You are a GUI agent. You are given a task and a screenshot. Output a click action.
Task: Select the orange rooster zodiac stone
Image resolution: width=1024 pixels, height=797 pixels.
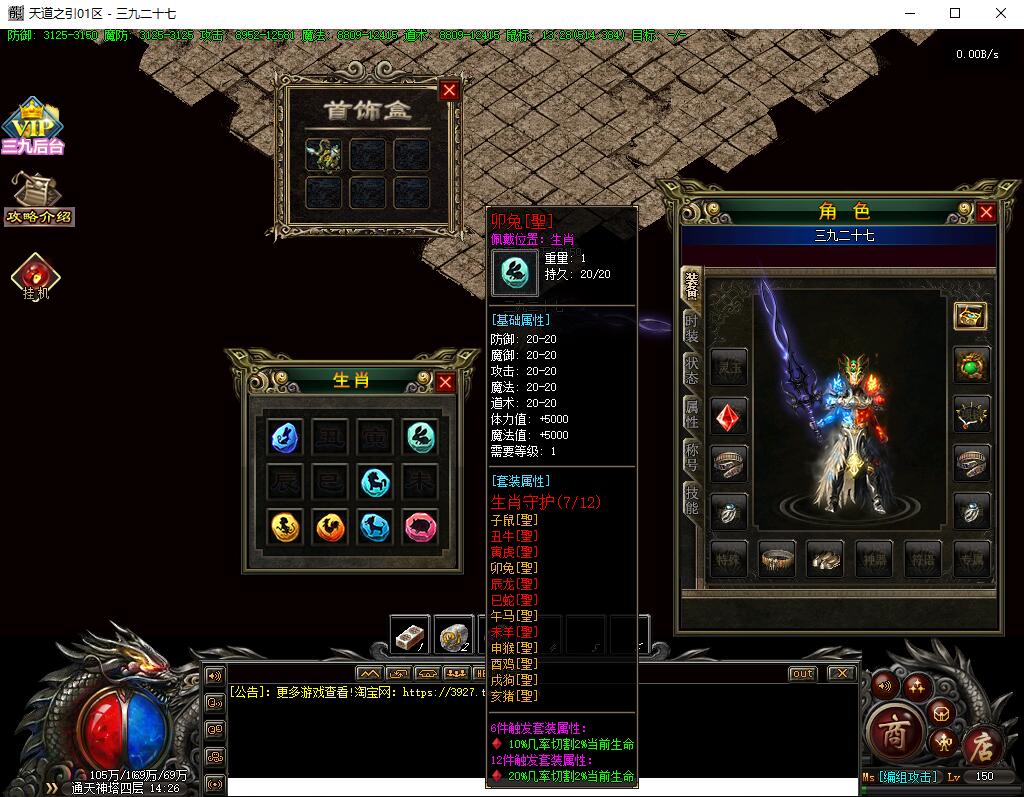331,526
